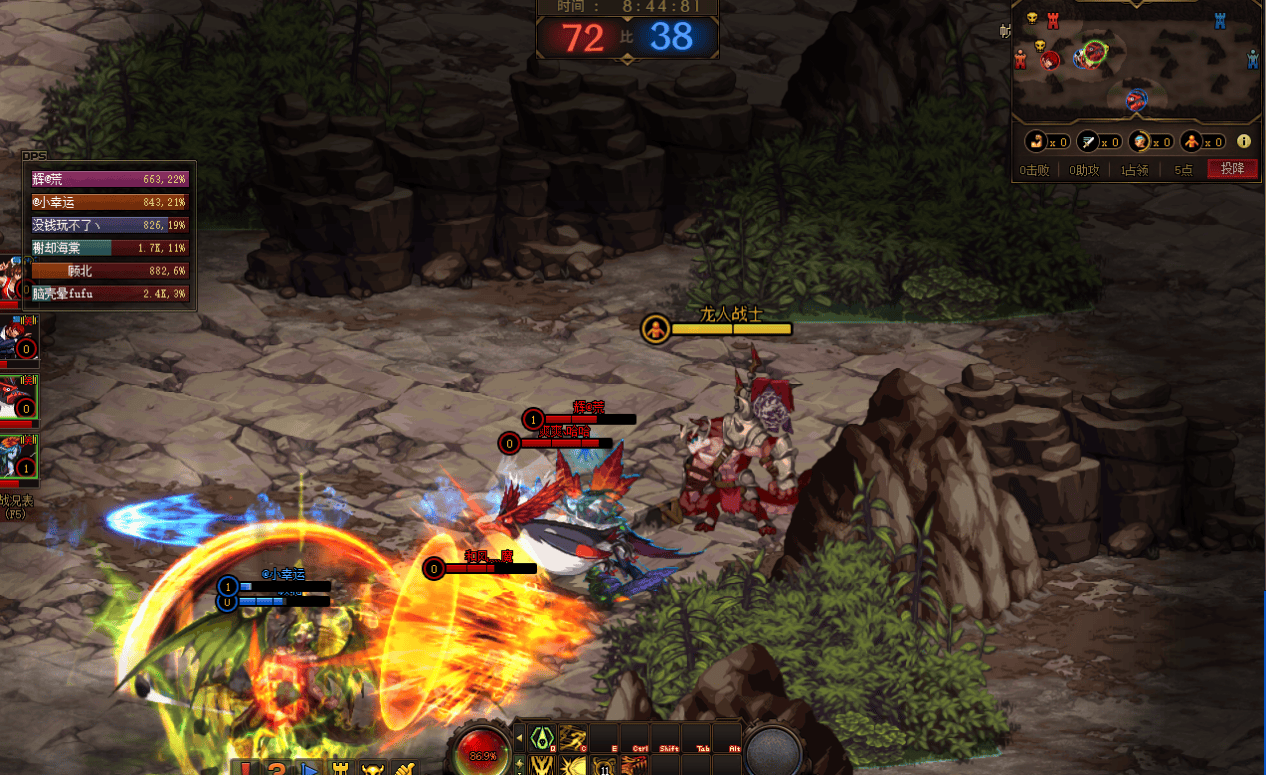
Task: Click the red exclamation mark button
Action: coord(245,769)
